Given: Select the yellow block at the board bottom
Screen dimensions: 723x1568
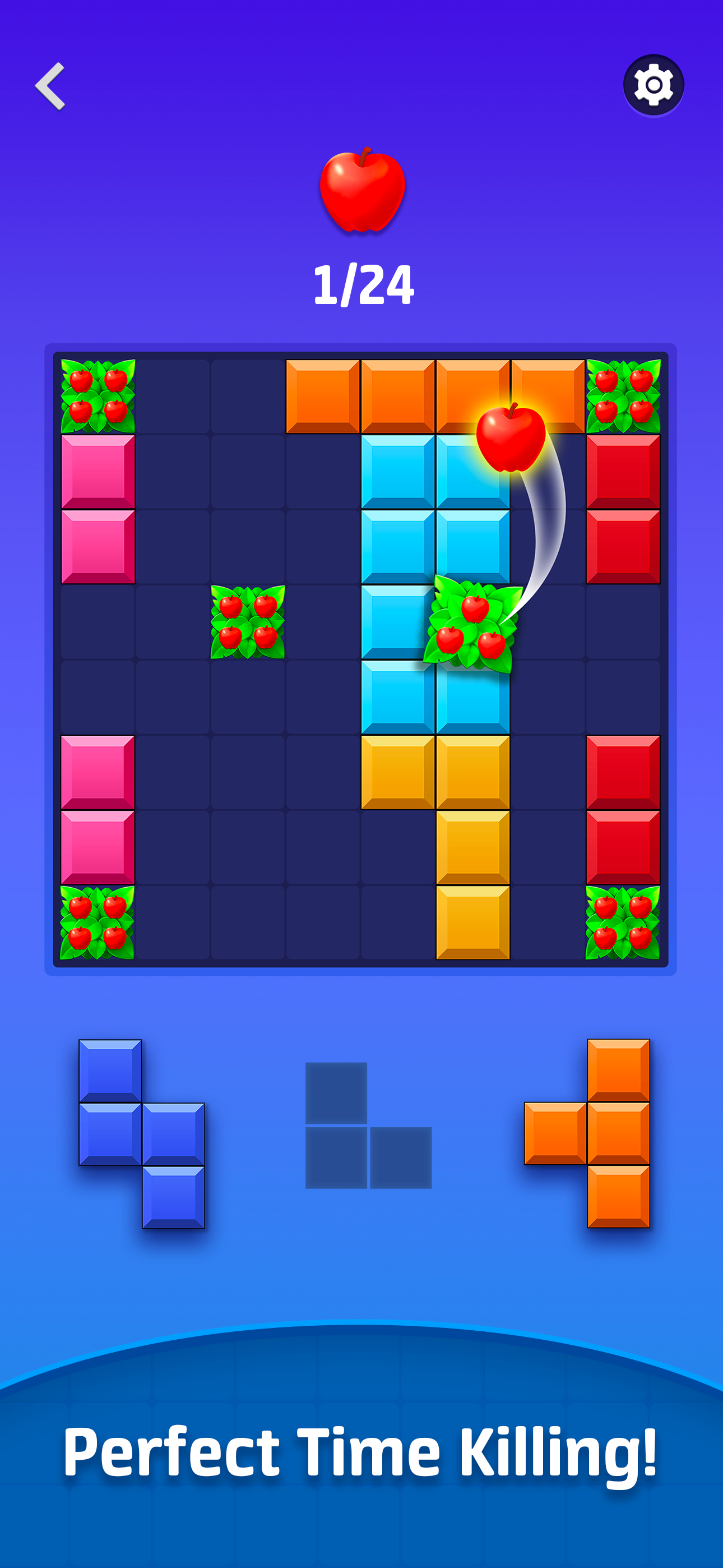Looking at the screenshot, I should pyautogui.click(x=474, y=922).
